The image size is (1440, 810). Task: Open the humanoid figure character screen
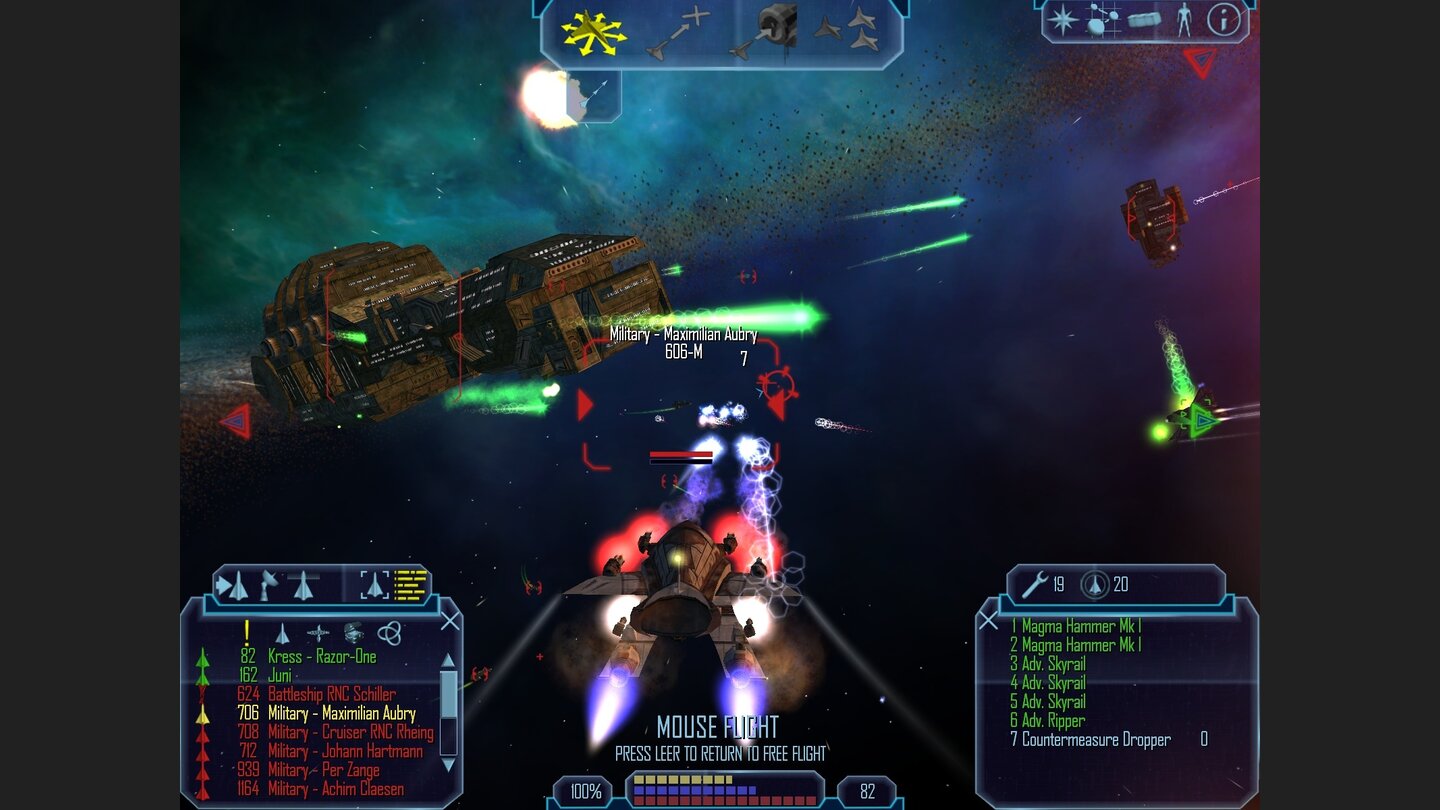tap(1184, 20)
